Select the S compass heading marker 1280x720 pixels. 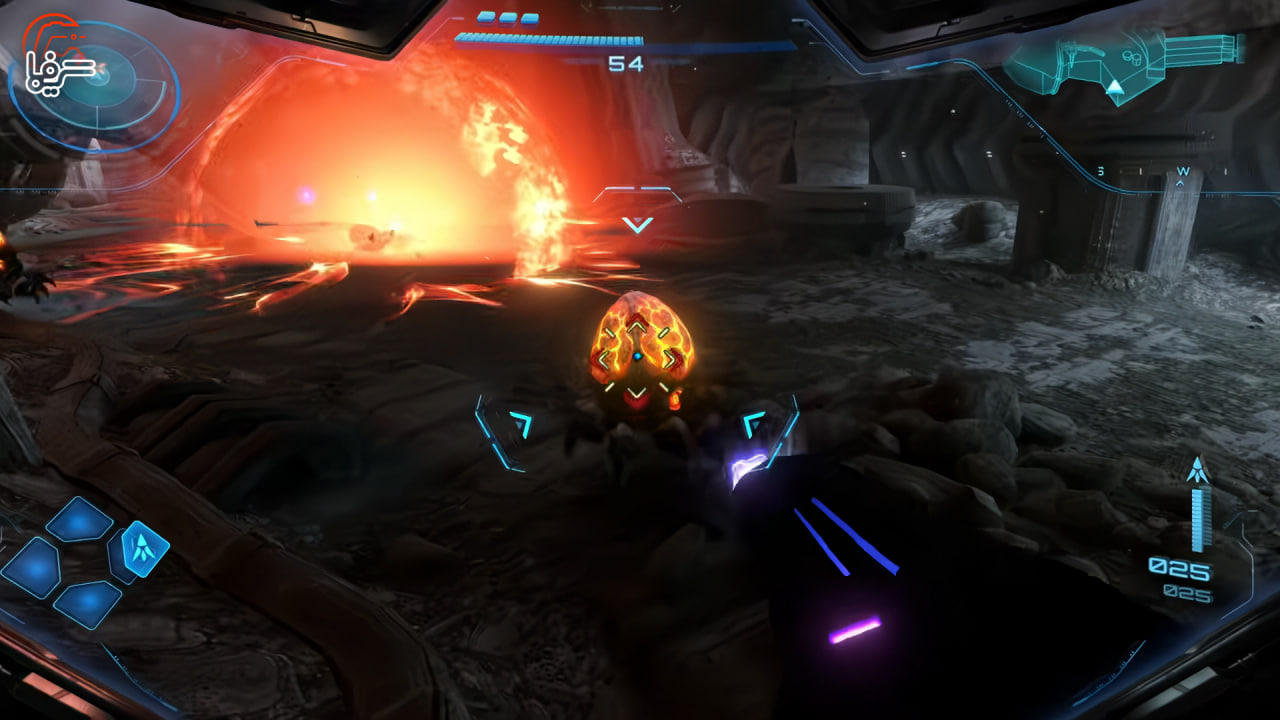1100,170
